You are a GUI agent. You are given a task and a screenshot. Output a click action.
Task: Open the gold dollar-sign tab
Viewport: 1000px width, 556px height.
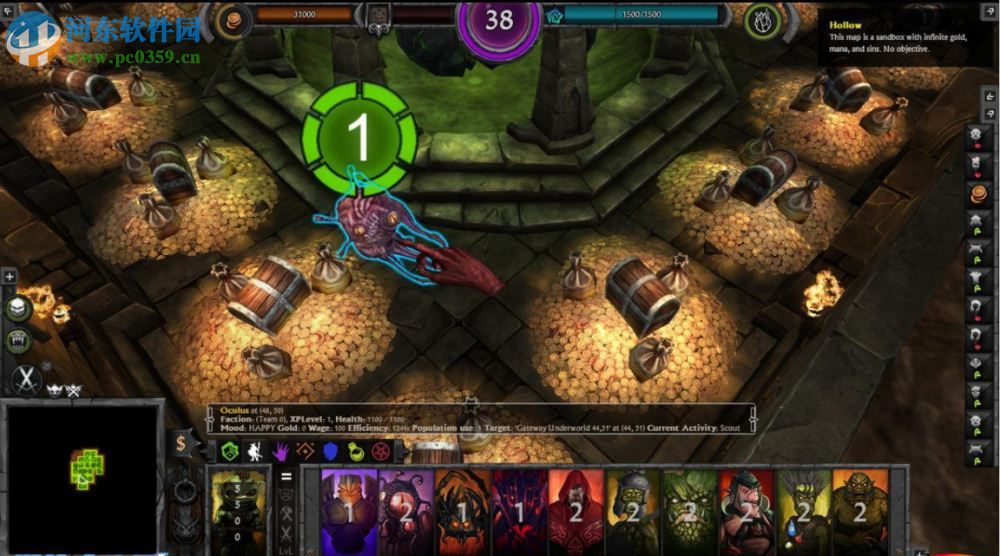click(x=181, y=444)
